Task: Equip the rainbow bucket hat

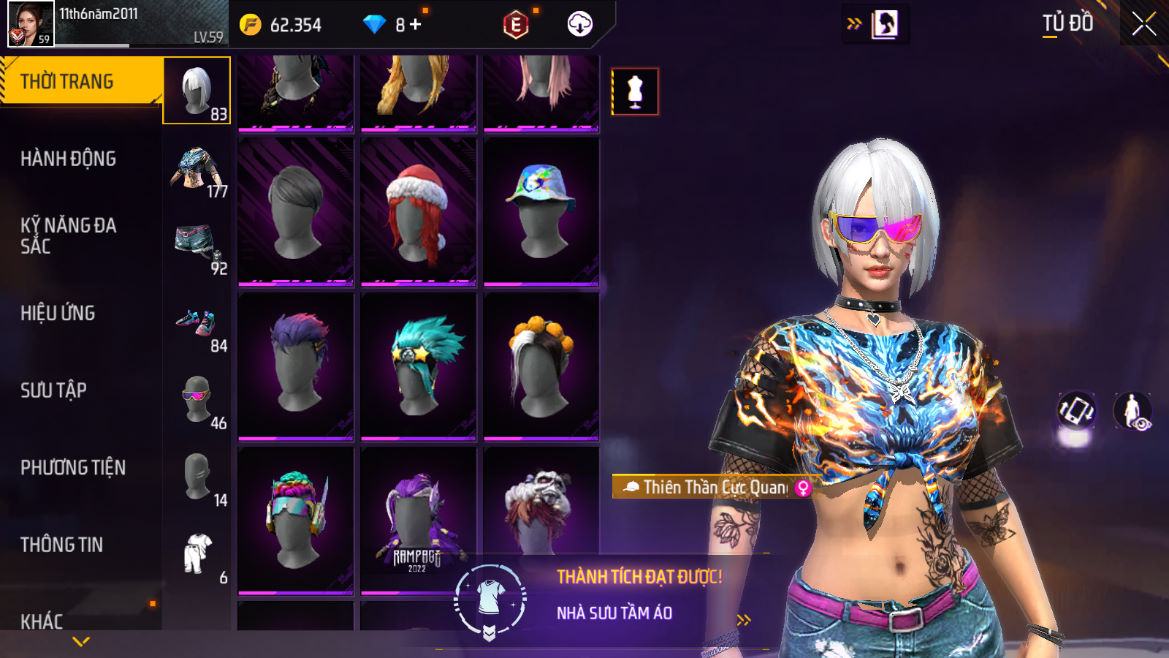Action: click(x=541, y=211)
